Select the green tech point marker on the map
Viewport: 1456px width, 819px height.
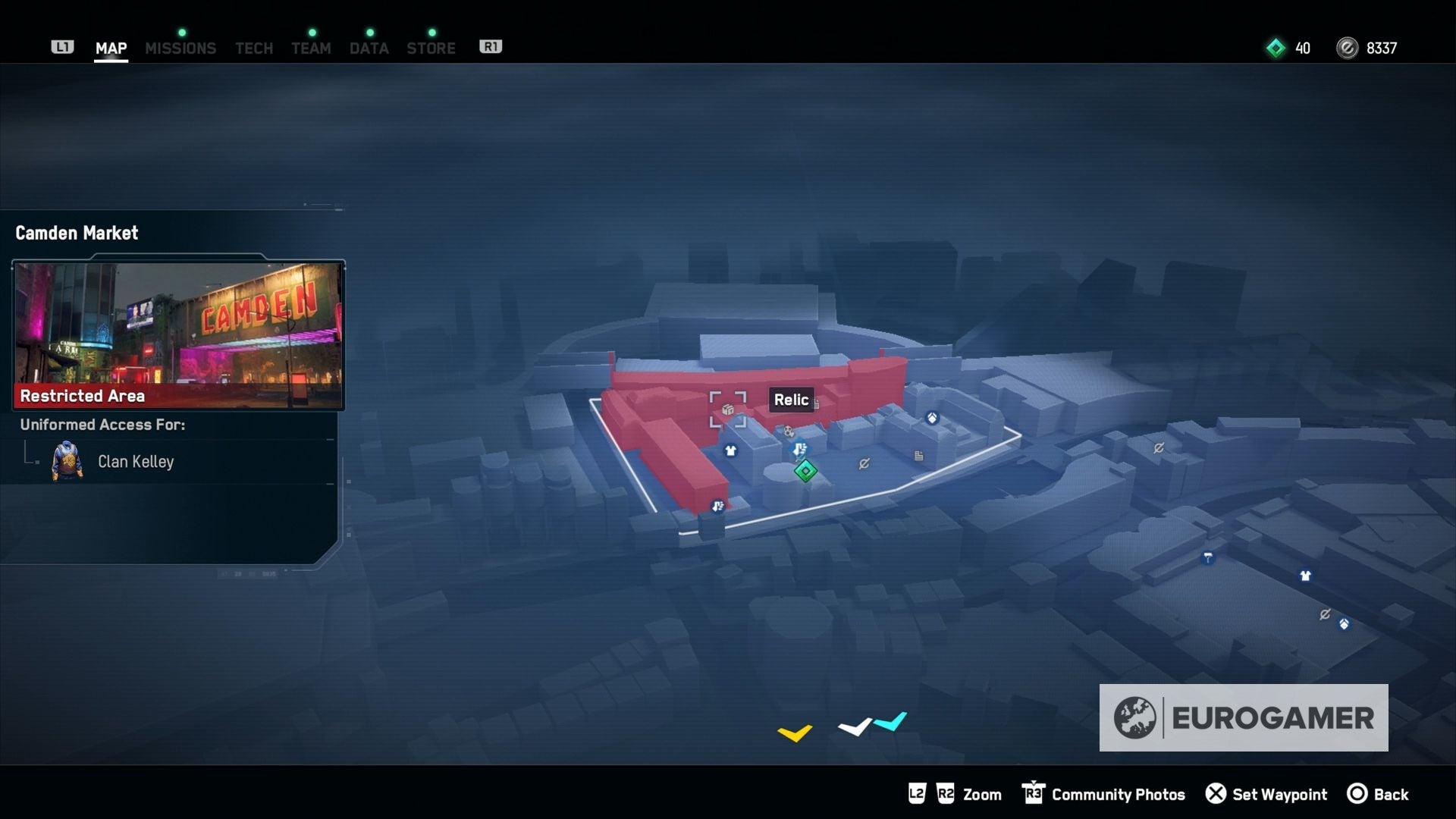click(x=805, y=472)
